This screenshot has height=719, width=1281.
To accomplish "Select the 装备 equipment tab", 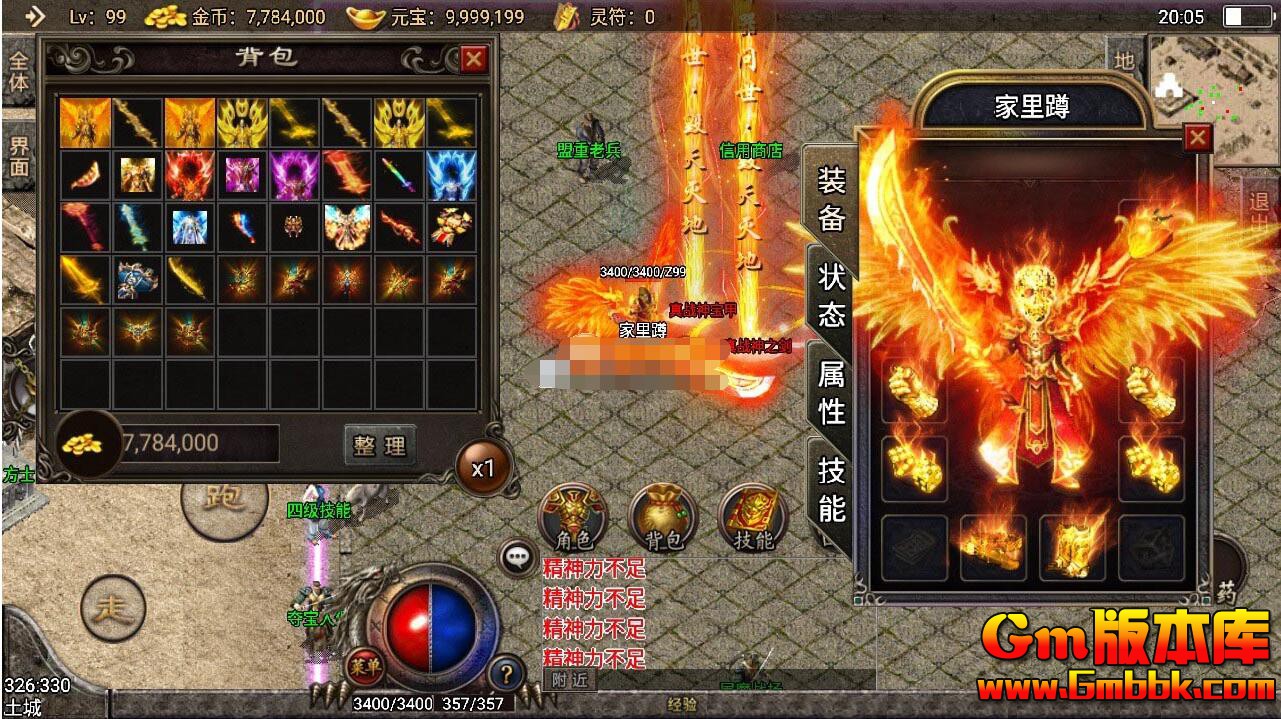I will (832, 200).
